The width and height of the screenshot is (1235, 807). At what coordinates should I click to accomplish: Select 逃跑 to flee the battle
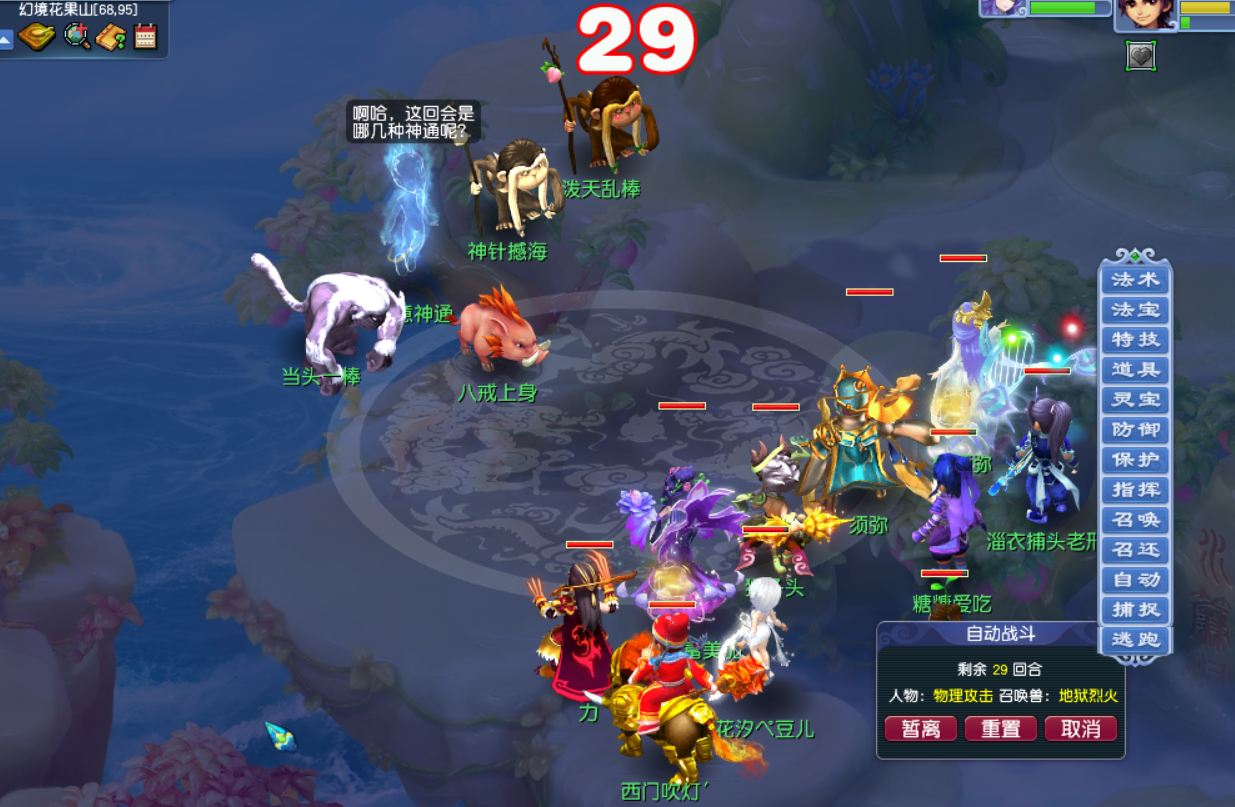[x=1135, y=639]
